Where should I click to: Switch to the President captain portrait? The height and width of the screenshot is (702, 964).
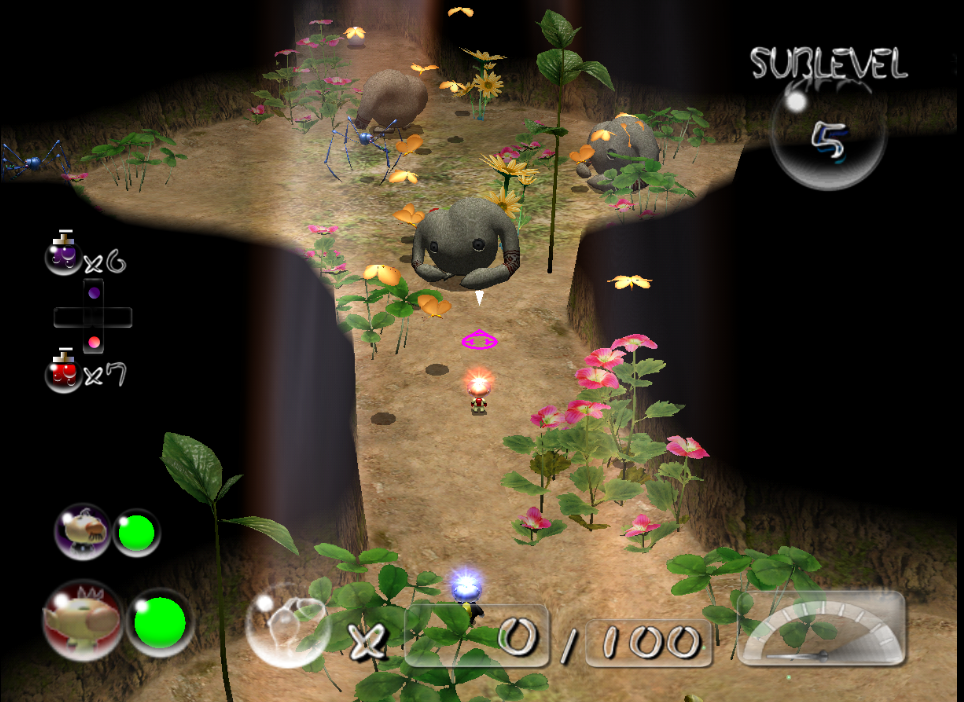click(x=82, y=530)
